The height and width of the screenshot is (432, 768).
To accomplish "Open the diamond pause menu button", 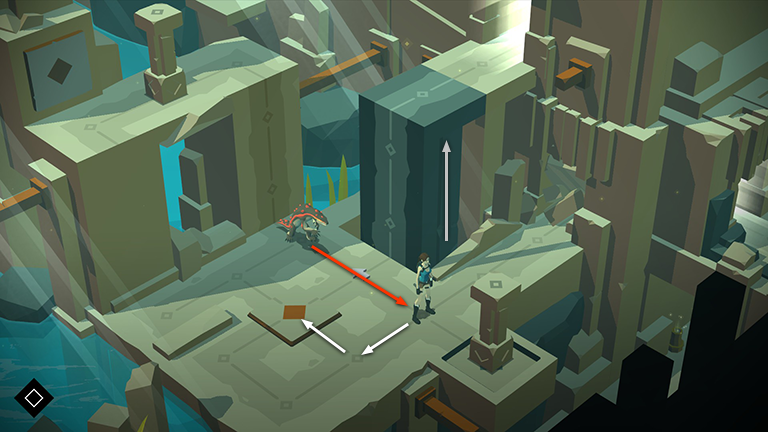I will [x=34, y=398].
